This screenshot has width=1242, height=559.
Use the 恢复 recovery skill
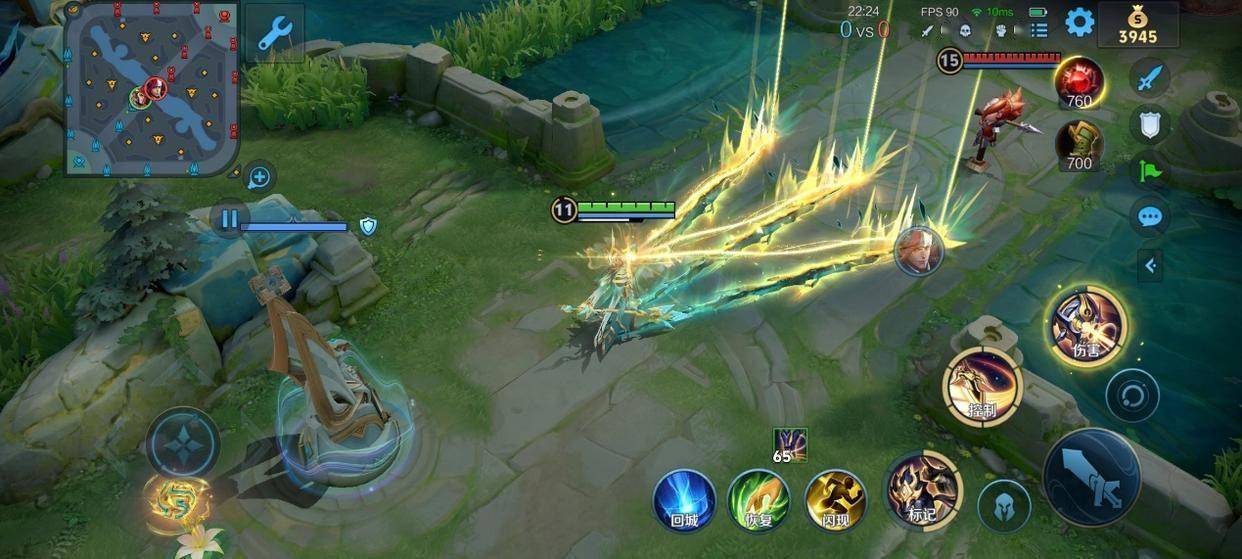click(759, 499)
